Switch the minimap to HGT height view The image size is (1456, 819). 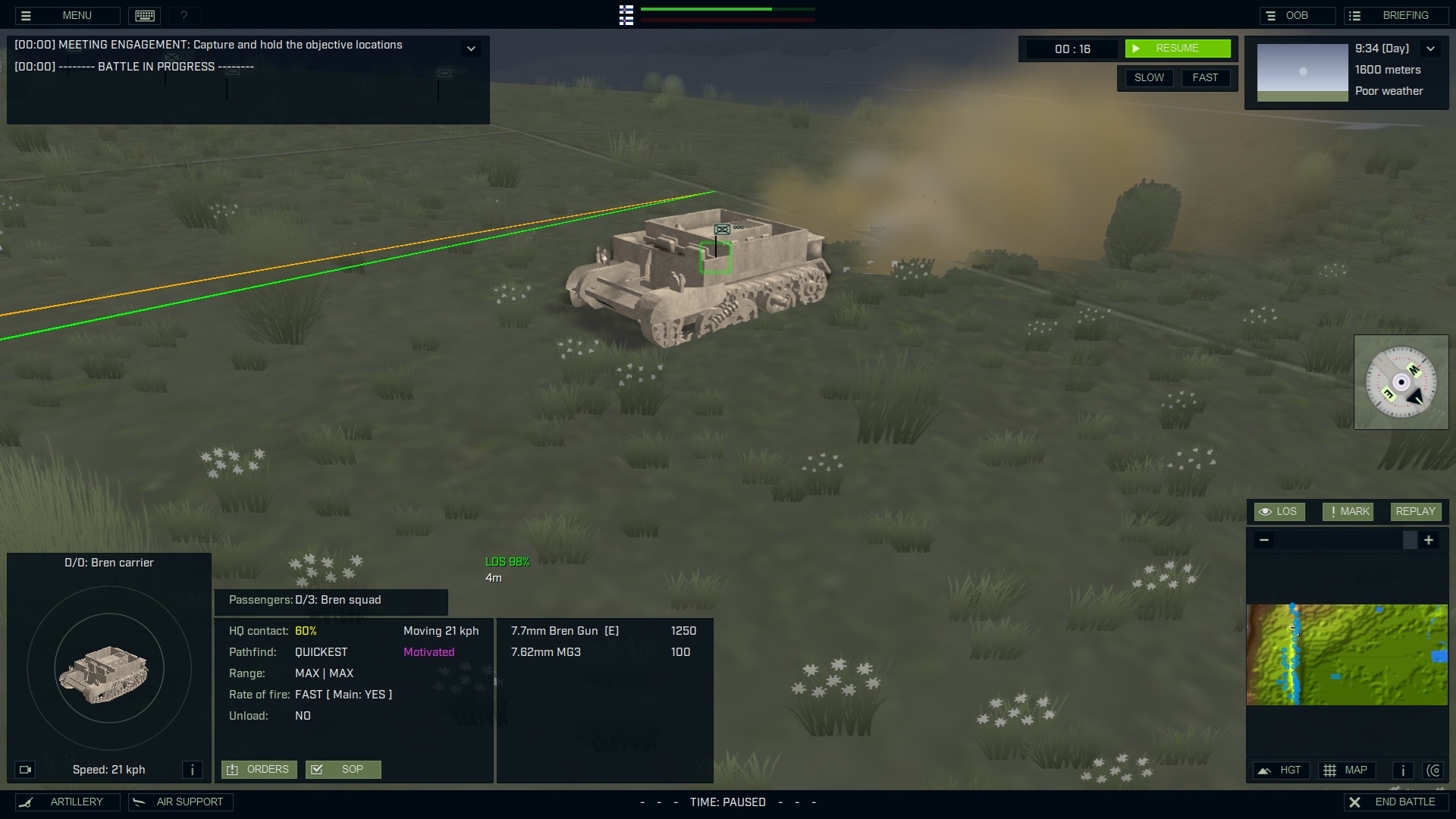(x=1281, y=770)
